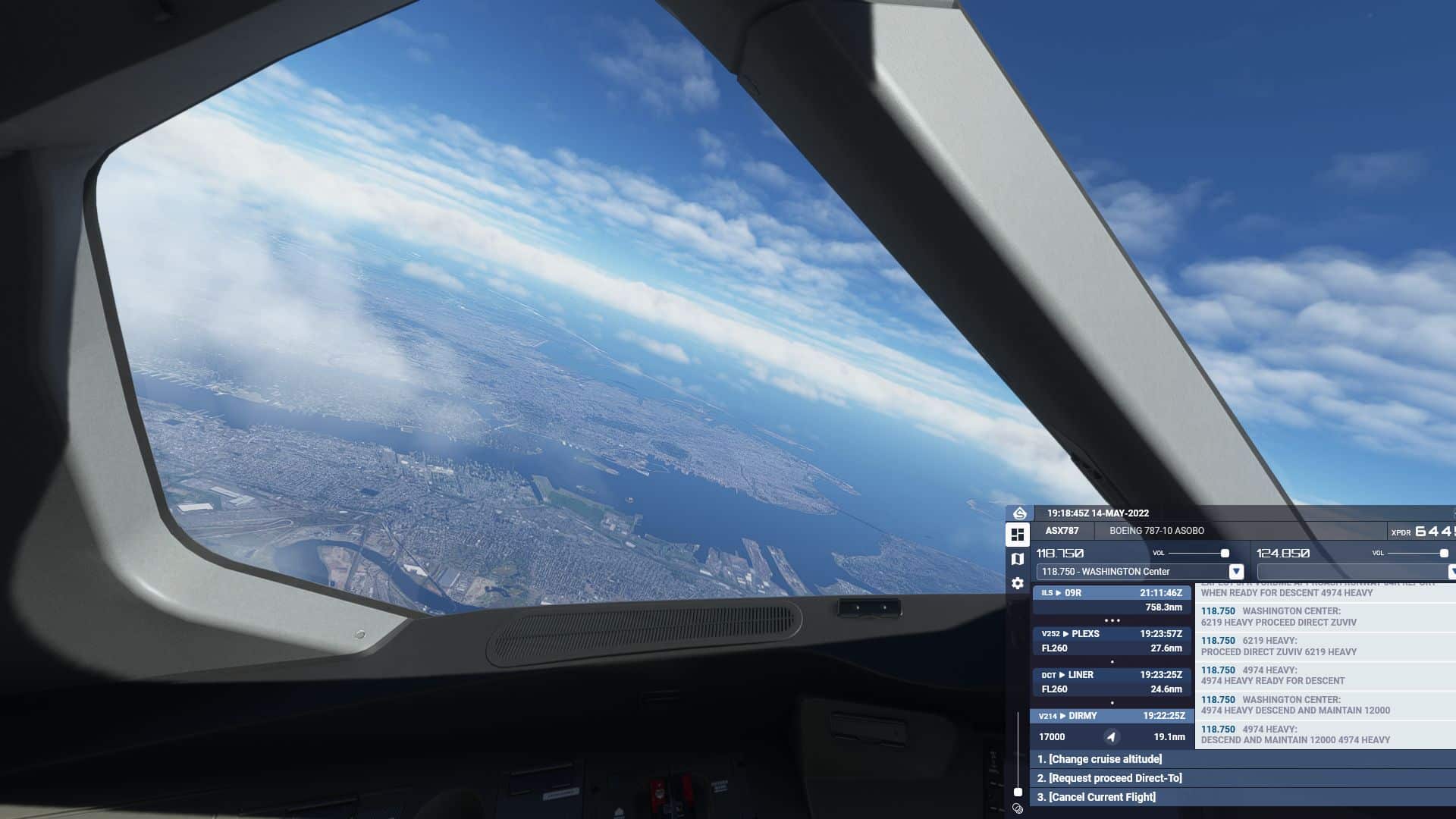Click the opacity slider handle in sidebar
The image size is (1456, 819).
1018,792
